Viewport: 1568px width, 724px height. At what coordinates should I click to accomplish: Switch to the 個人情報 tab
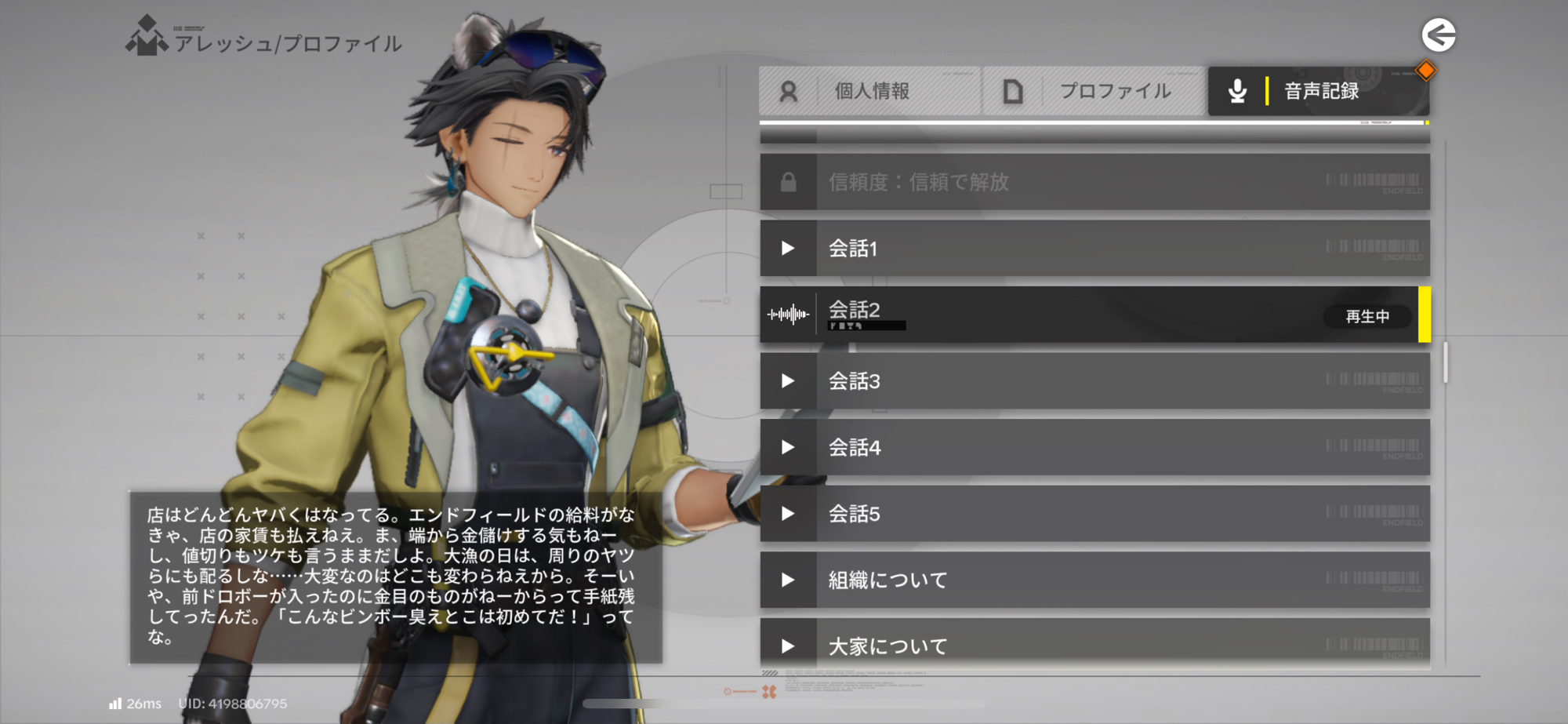click(869, 91)
